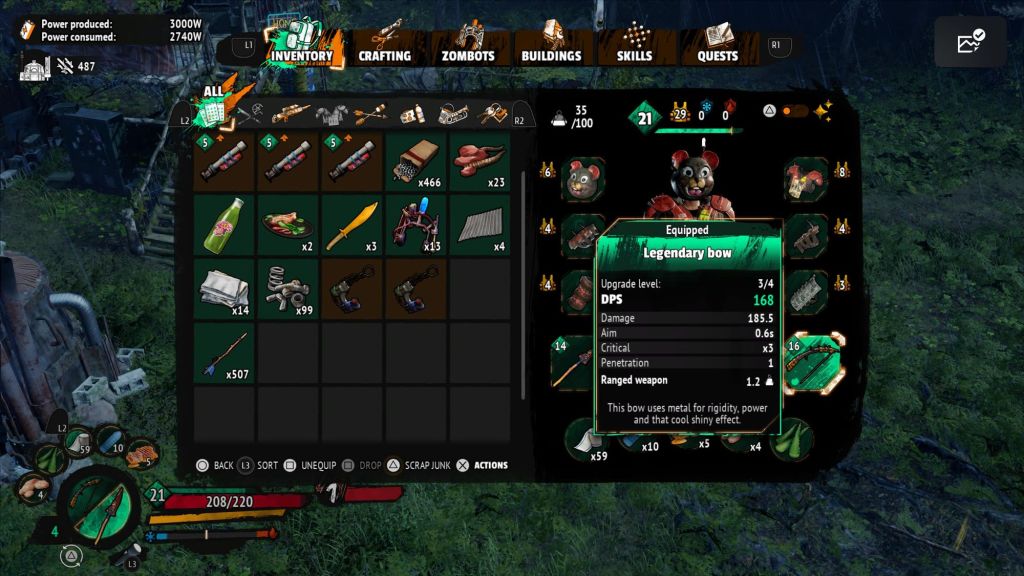
Task: Filter inventory by the ranged gun category
Action: [289, 114]
